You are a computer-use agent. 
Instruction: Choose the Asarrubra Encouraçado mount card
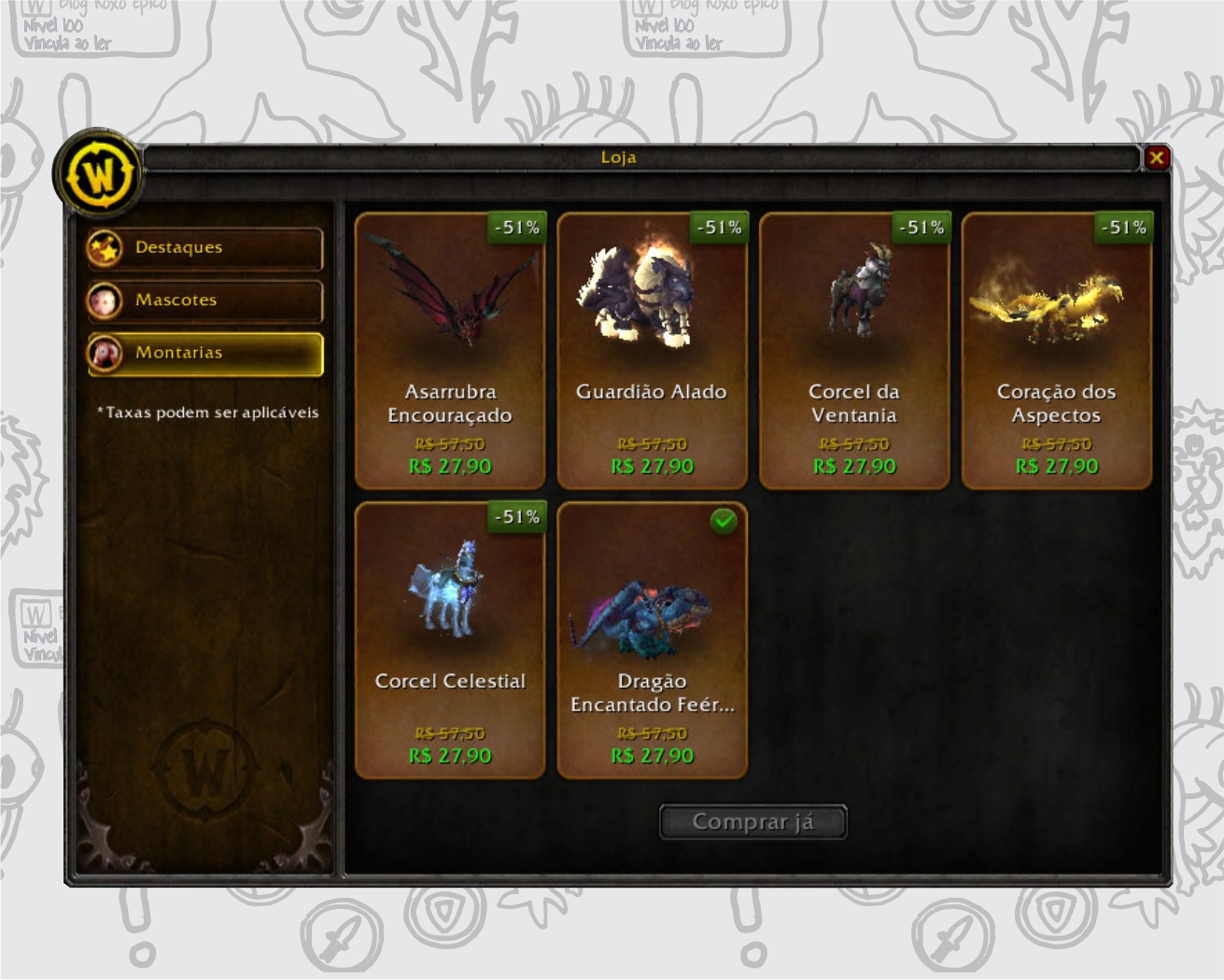[x=450, y=351]
